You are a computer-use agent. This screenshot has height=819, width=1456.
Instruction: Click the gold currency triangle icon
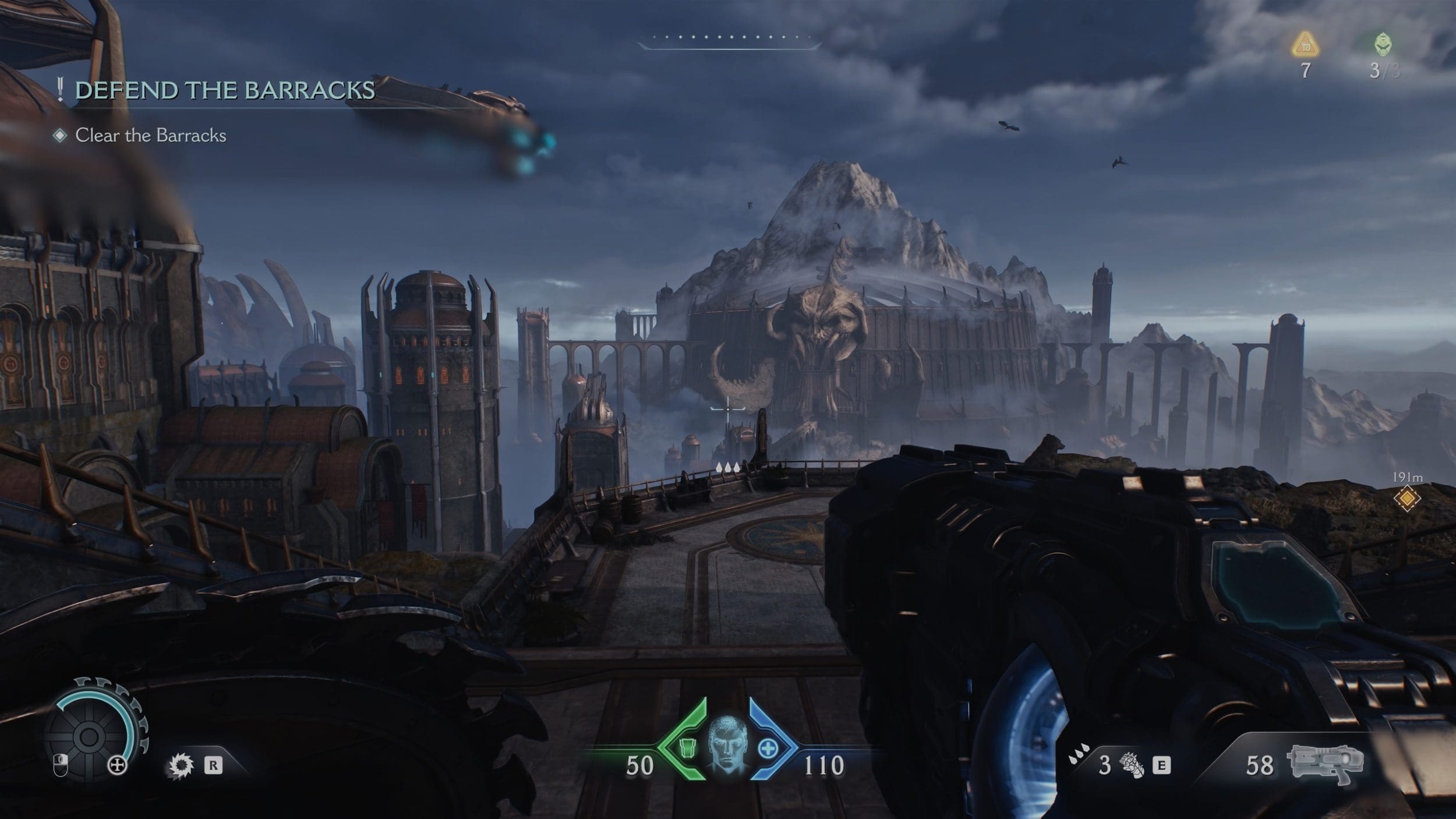(1305, 45)
